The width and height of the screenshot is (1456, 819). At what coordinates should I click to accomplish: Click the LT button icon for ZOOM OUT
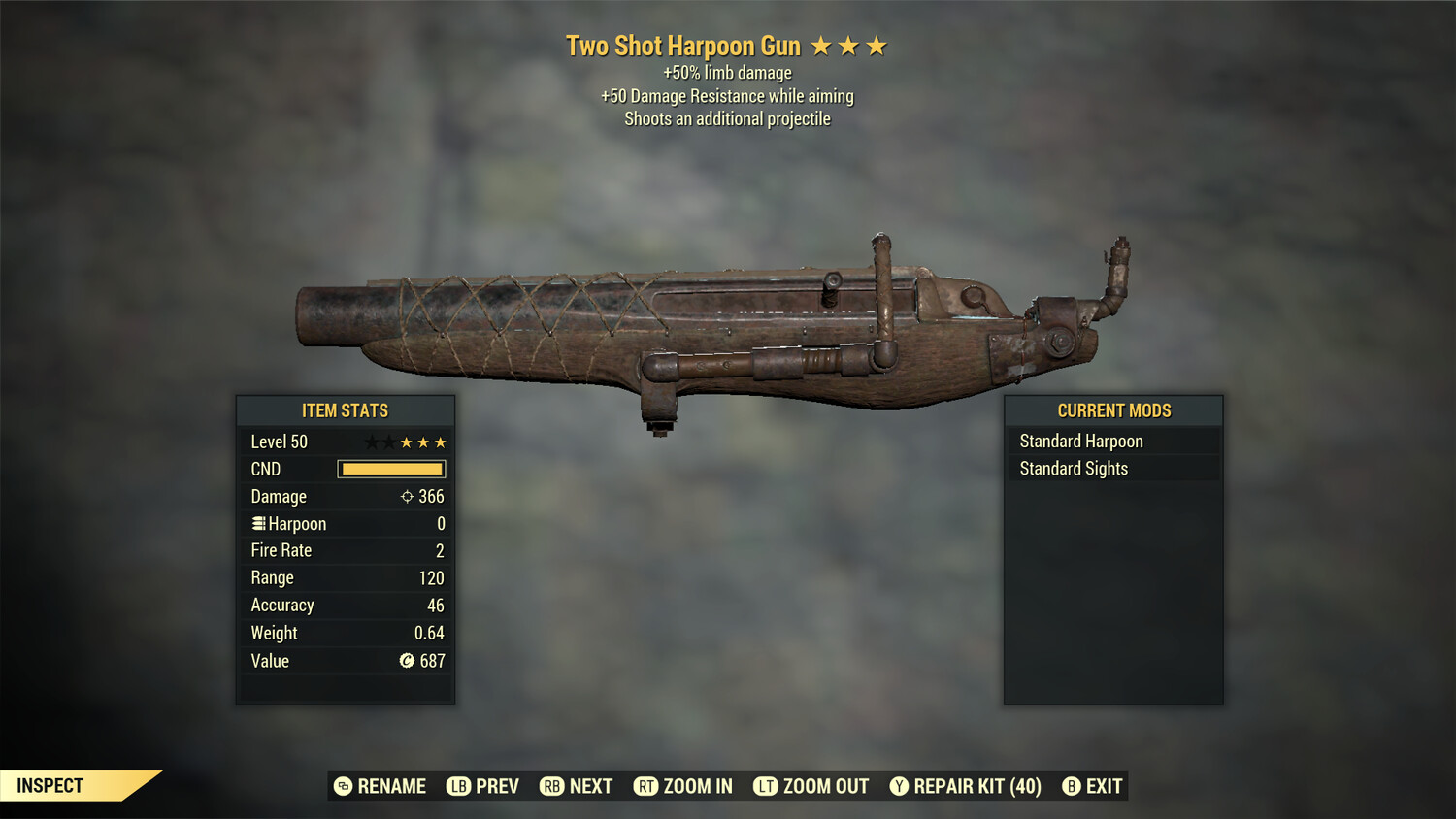(764, 786)
